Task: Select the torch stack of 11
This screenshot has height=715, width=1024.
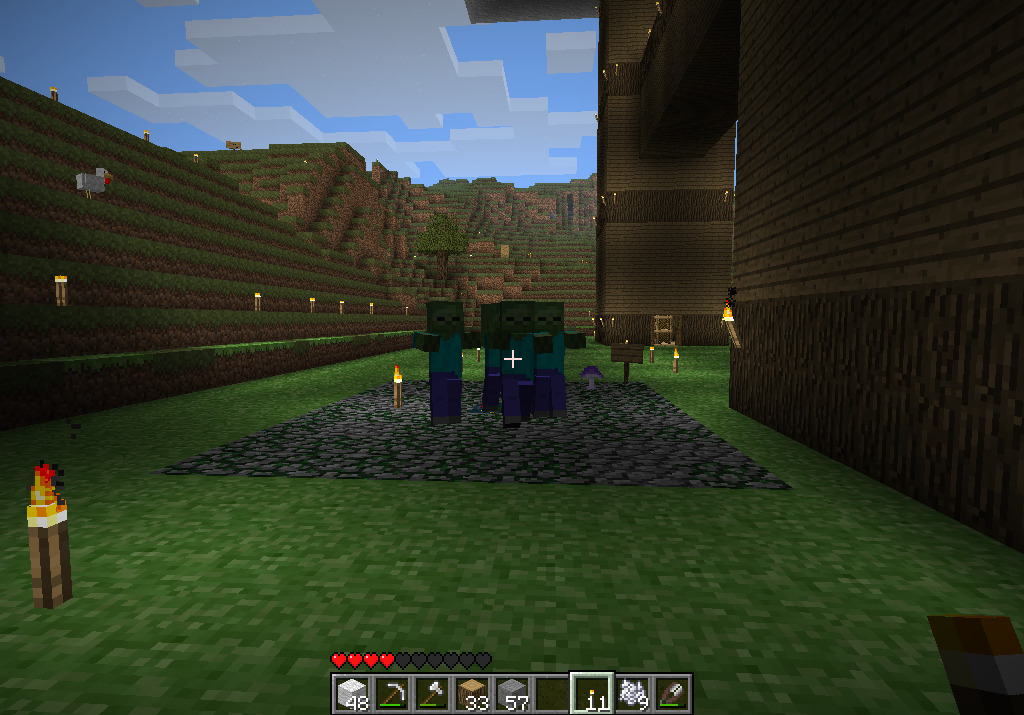Action: 591,693
